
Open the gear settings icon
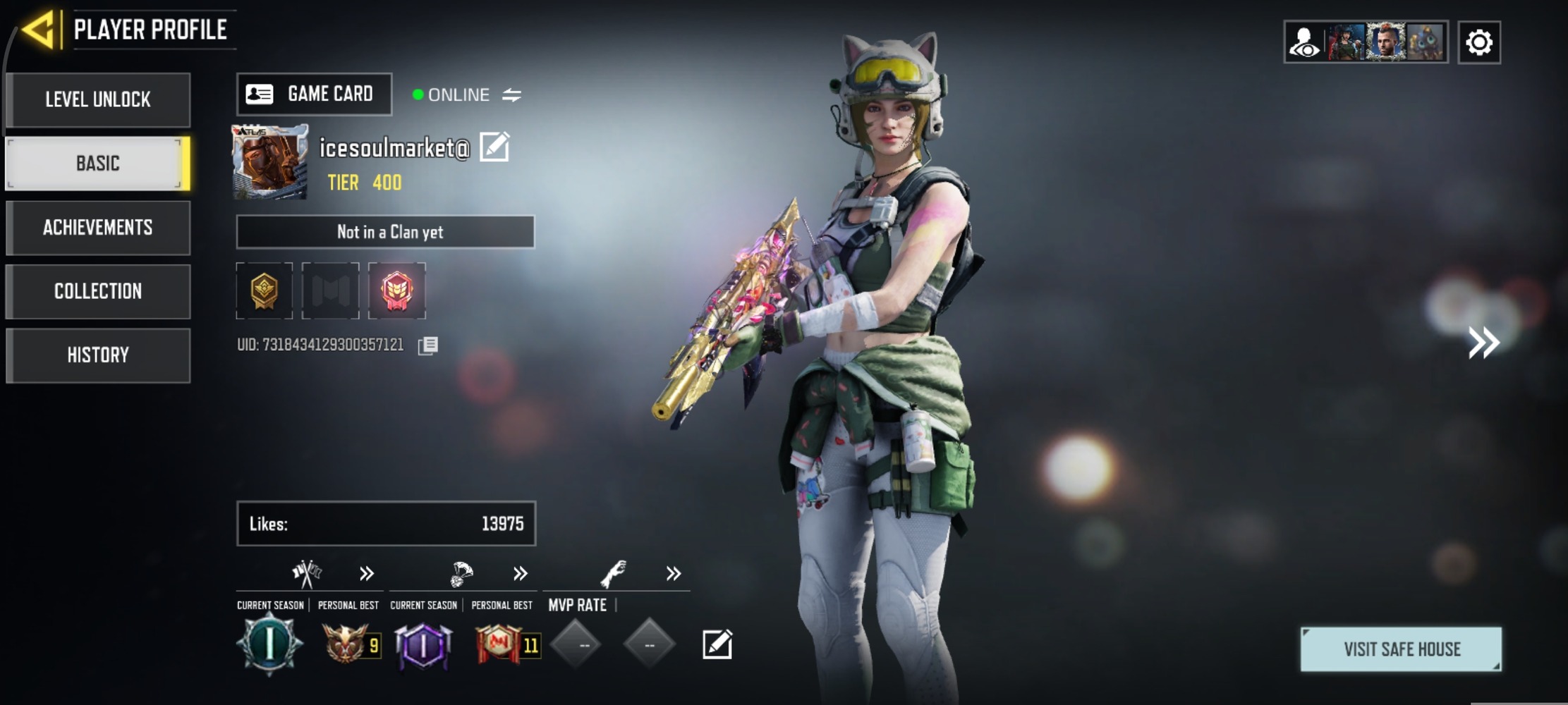[x=1478, y=42]
